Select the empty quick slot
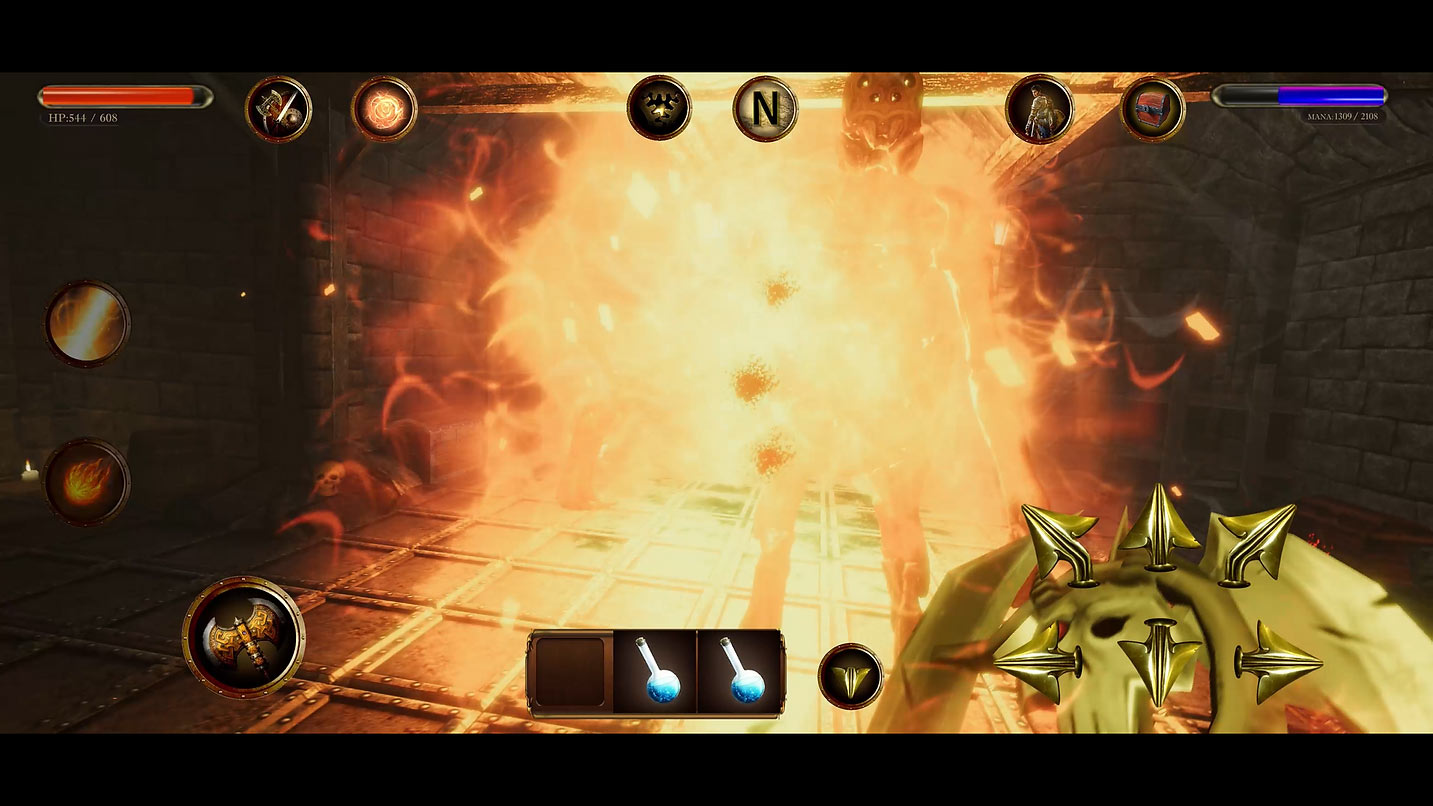 (570, 672)
